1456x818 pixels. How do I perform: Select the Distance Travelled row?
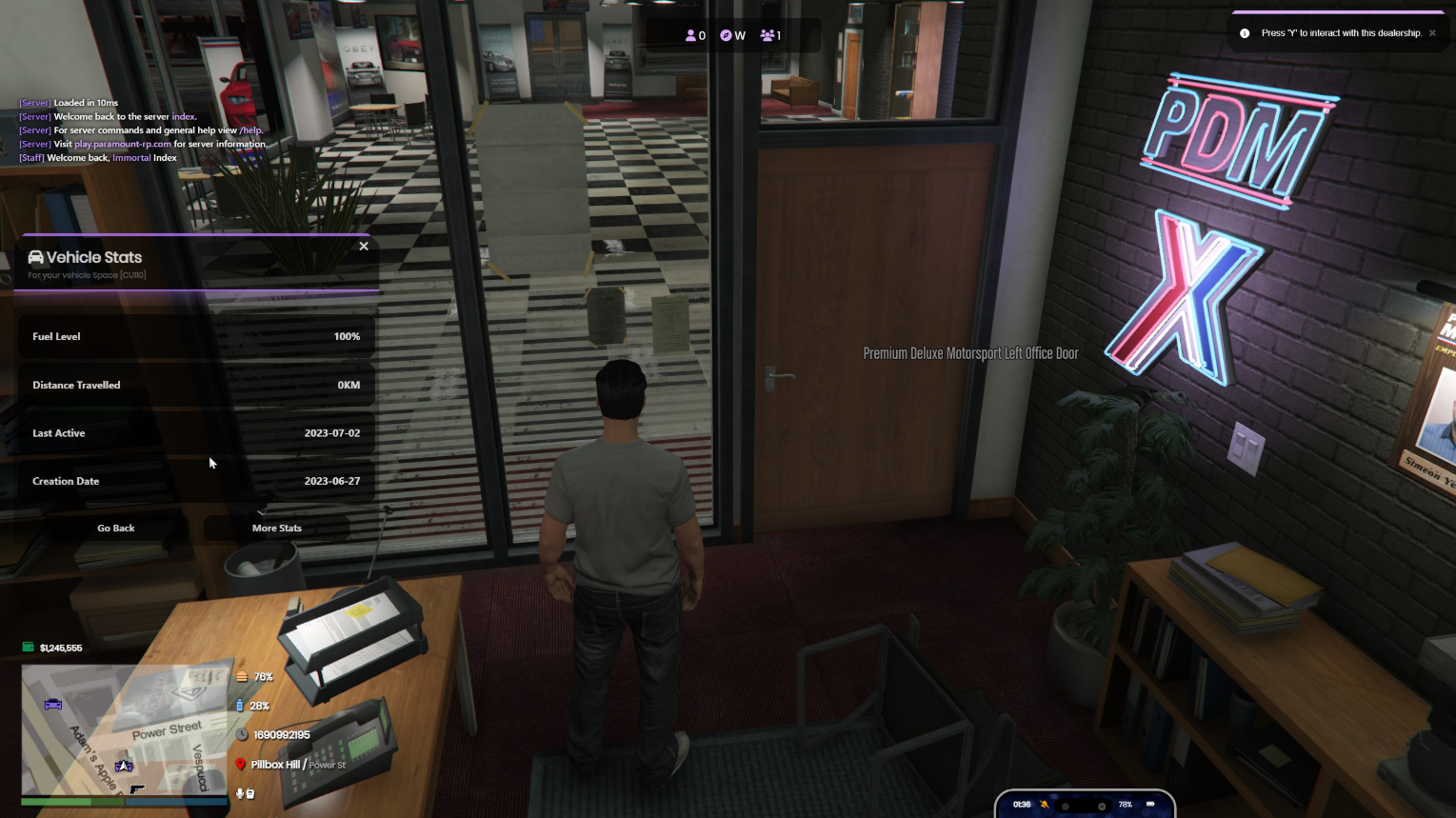[196, 385]
